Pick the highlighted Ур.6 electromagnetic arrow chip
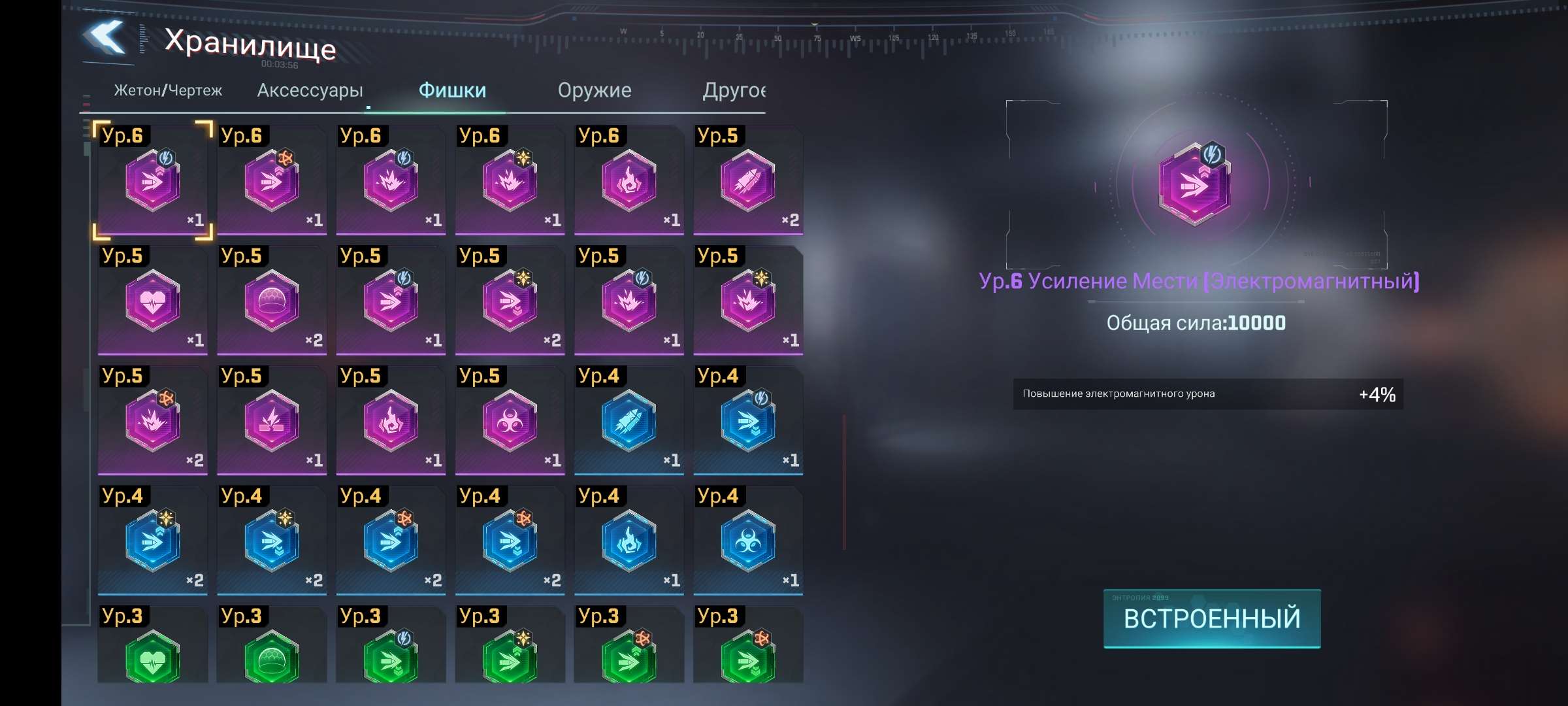Image resolution: width=1568 pixels, height=706 pixels. pyautogui.click(x=153, y=180)
